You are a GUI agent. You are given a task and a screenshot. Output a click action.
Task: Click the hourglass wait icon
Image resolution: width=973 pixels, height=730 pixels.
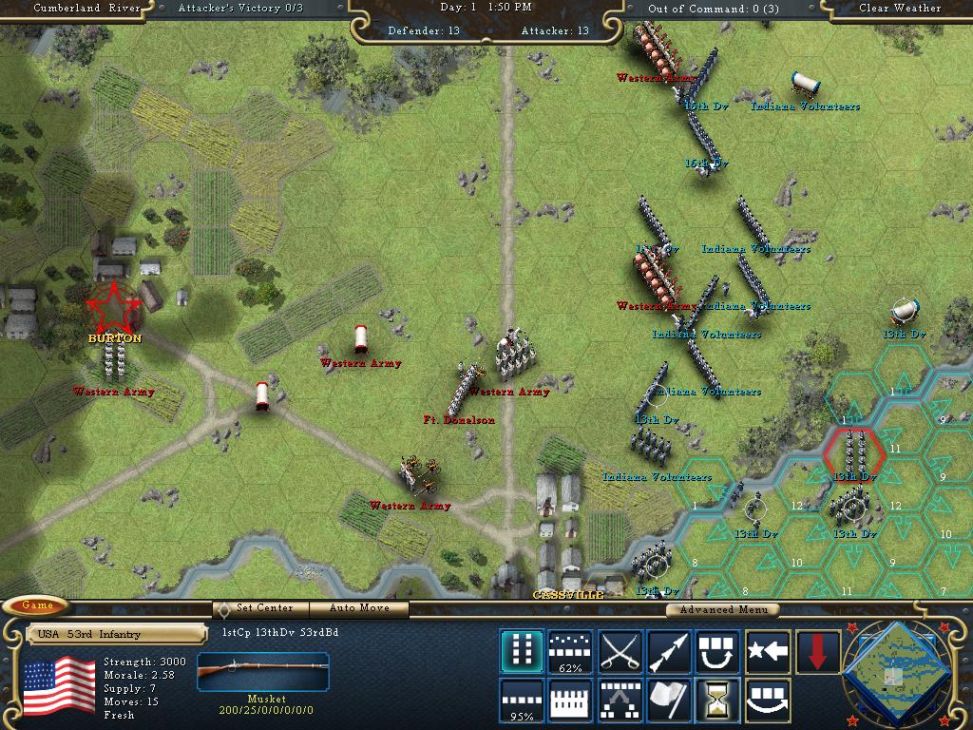(x=717, y=699)
